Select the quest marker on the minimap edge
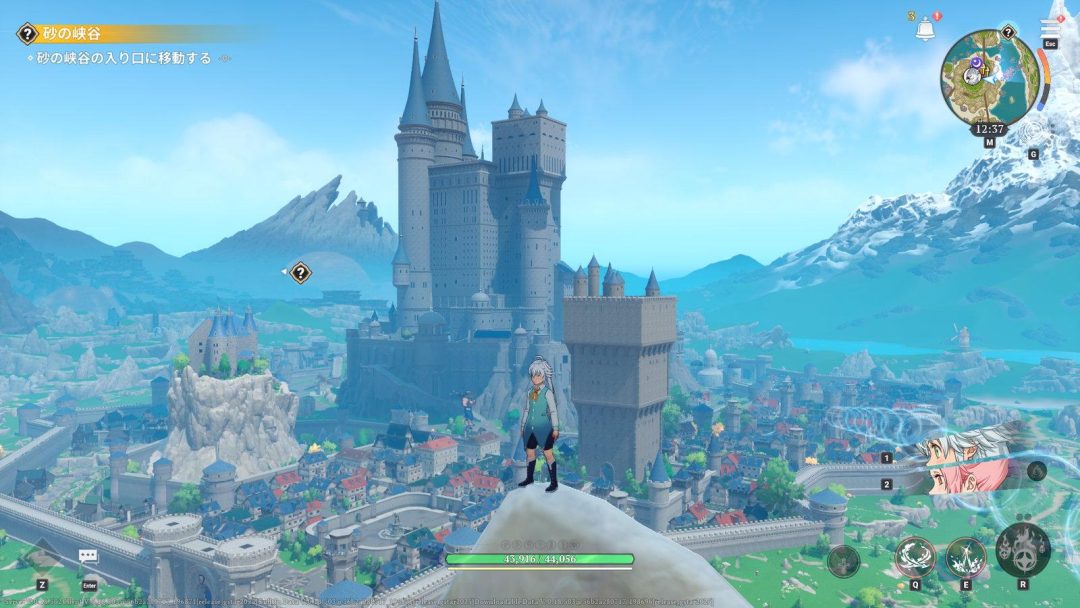The width and height of the screenshot is (1080, 608). (x=1007, y=32)
